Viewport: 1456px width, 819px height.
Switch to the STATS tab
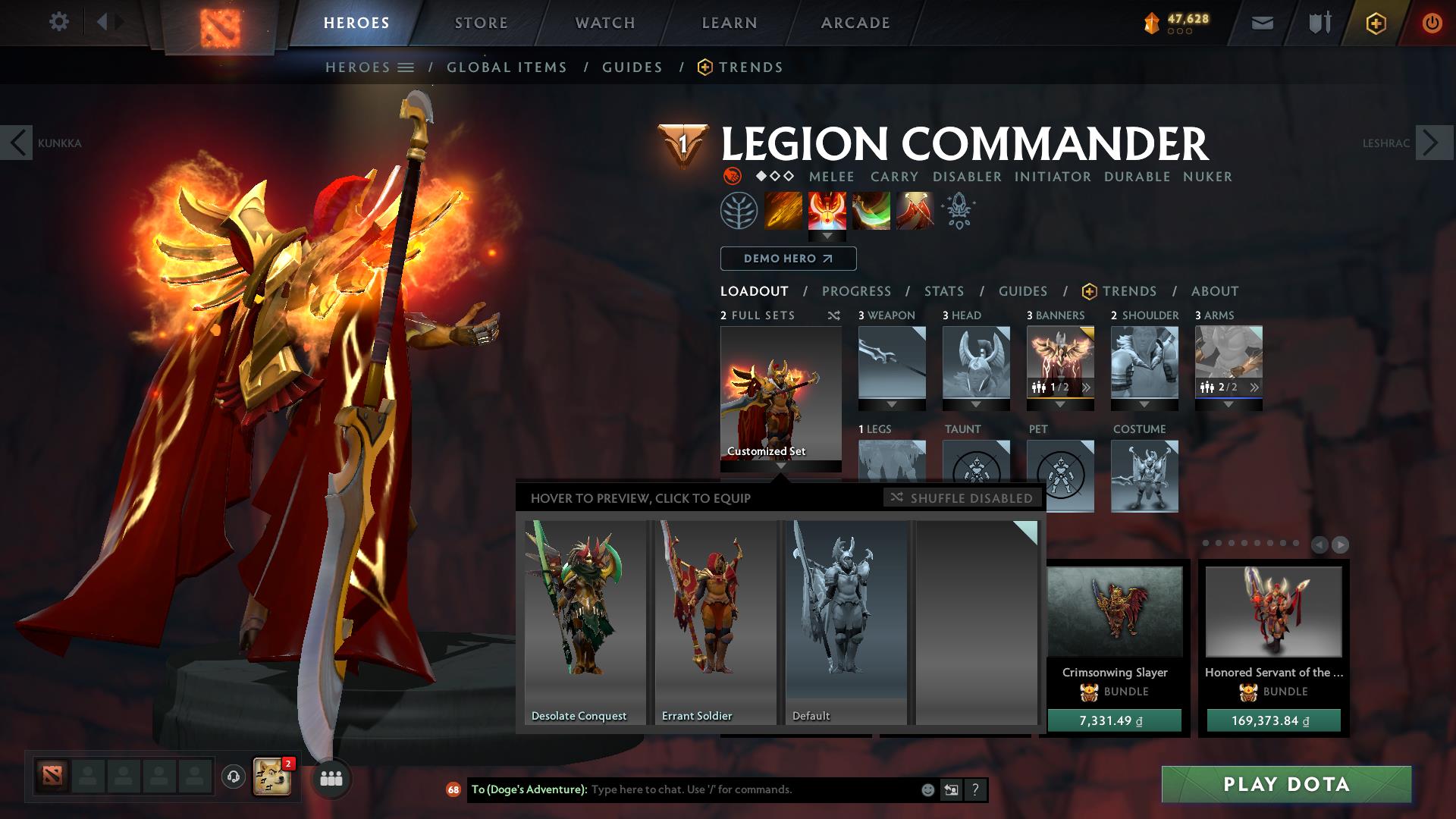943,291
